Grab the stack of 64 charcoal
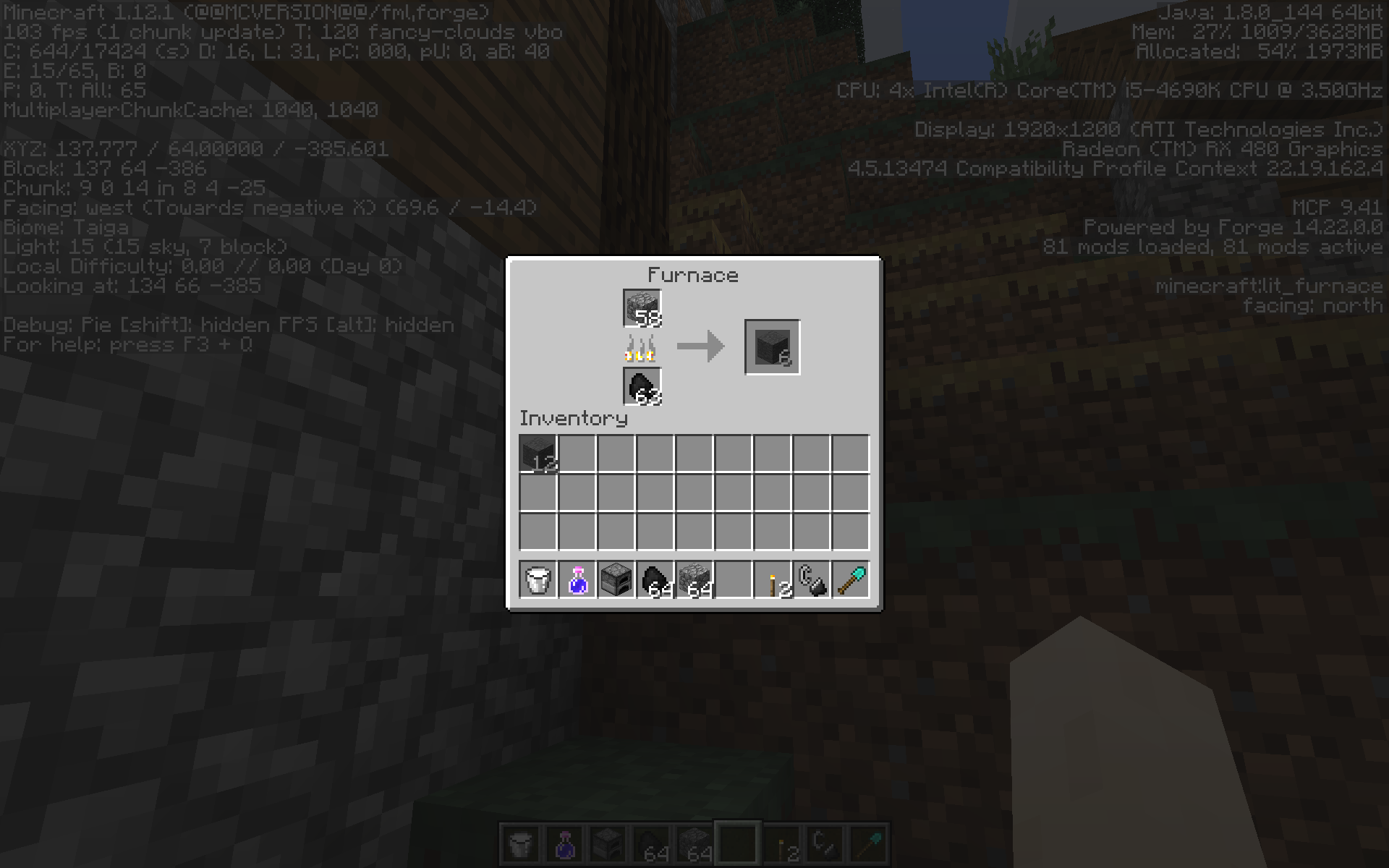The image size is (1389, 868). pos(655,578)
